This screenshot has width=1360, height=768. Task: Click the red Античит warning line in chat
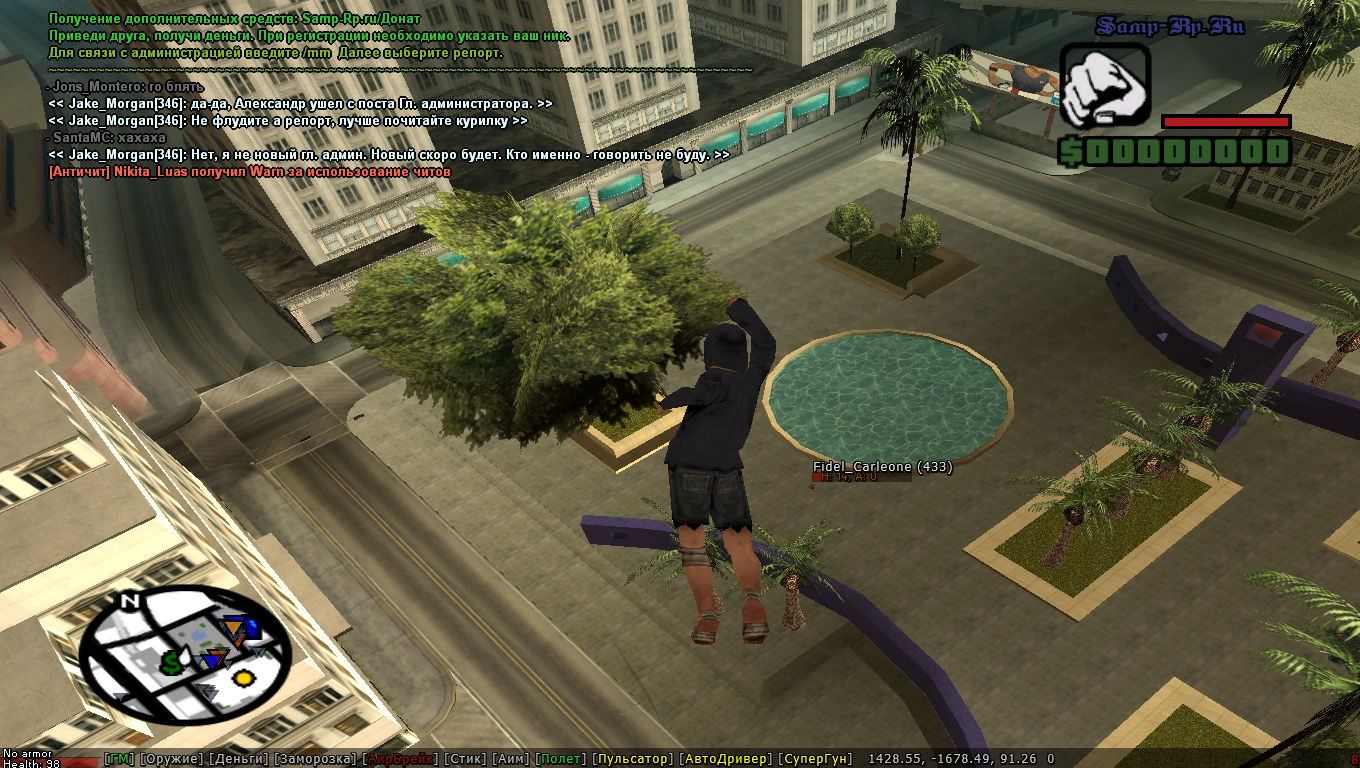click(x=250, y=172)
